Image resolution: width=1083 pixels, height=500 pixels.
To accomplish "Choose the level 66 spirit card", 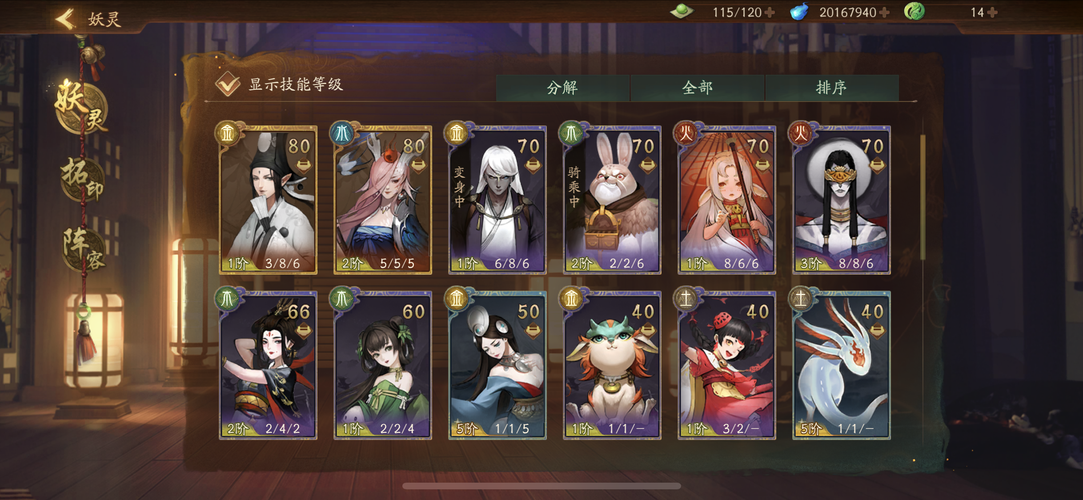I will pos(267,365).
